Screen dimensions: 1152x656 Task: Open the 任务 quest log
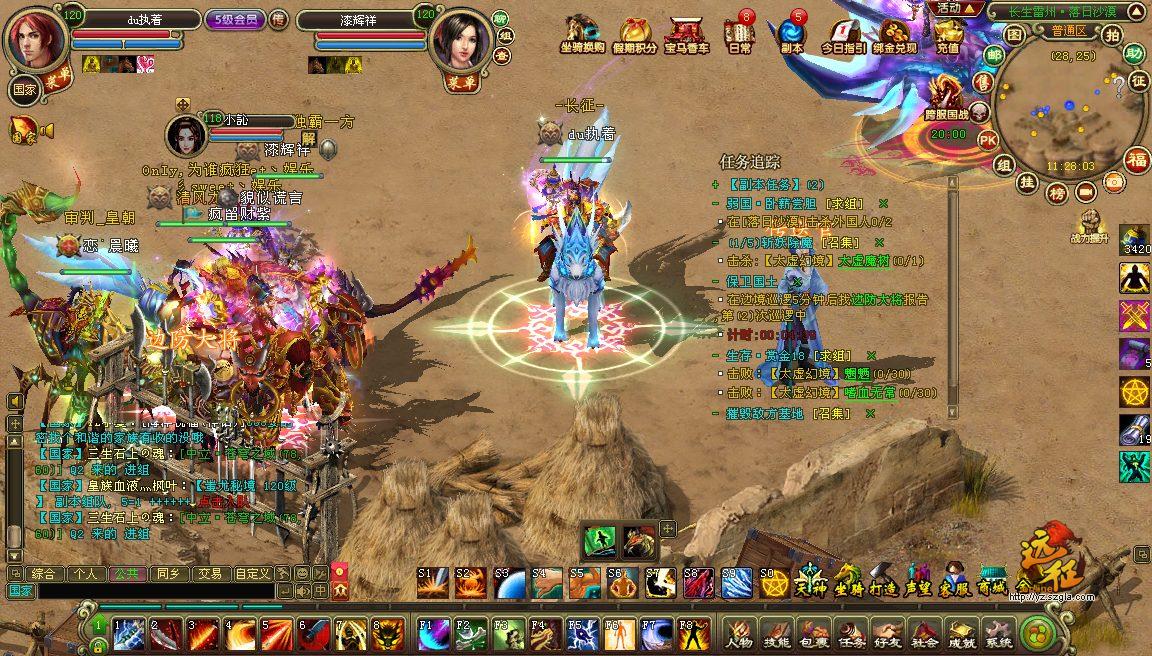[x=851, y=633]
